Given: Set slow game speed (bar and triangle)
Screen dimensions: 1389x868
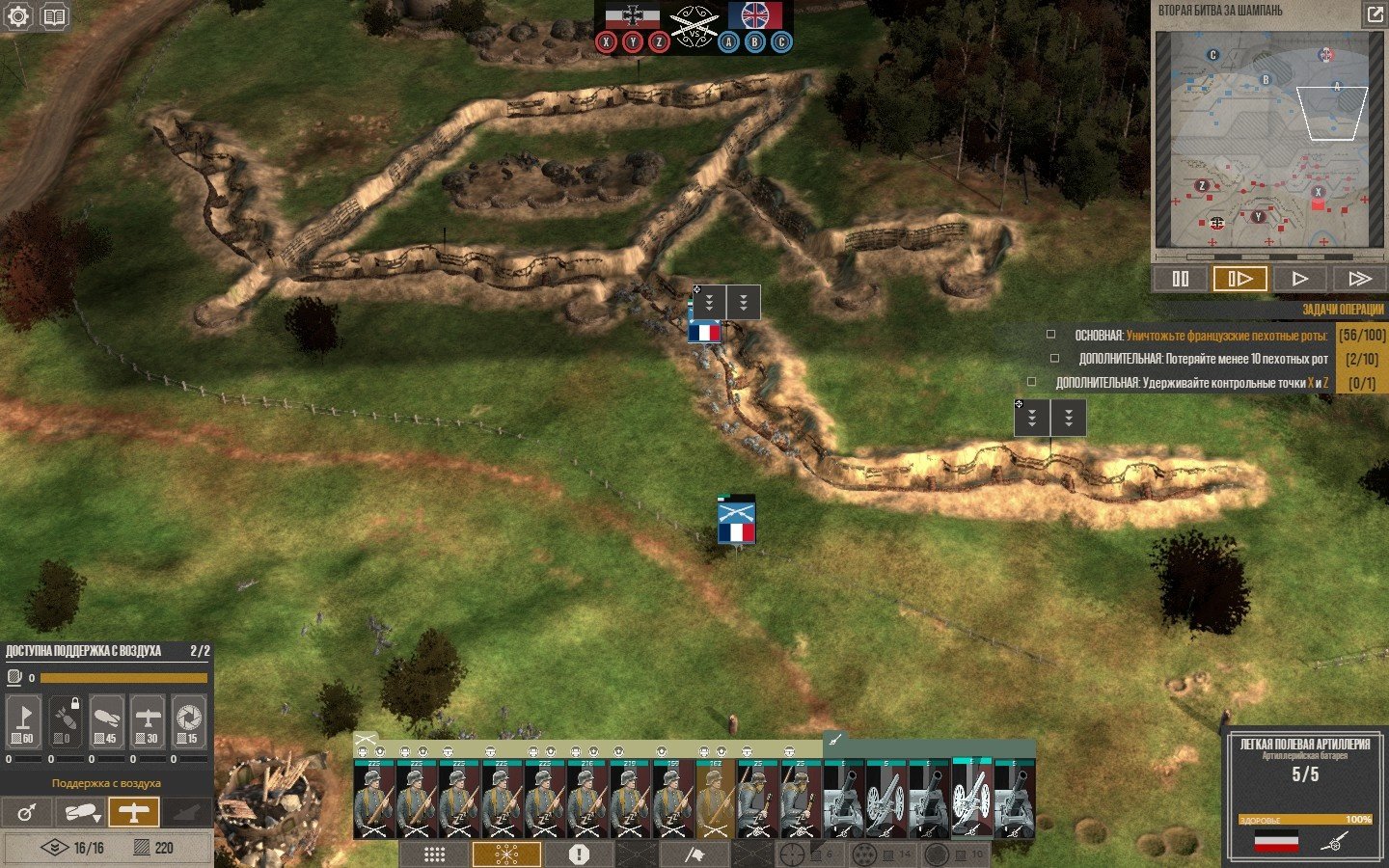Looking at the screenshot, I should (1239, 279).
